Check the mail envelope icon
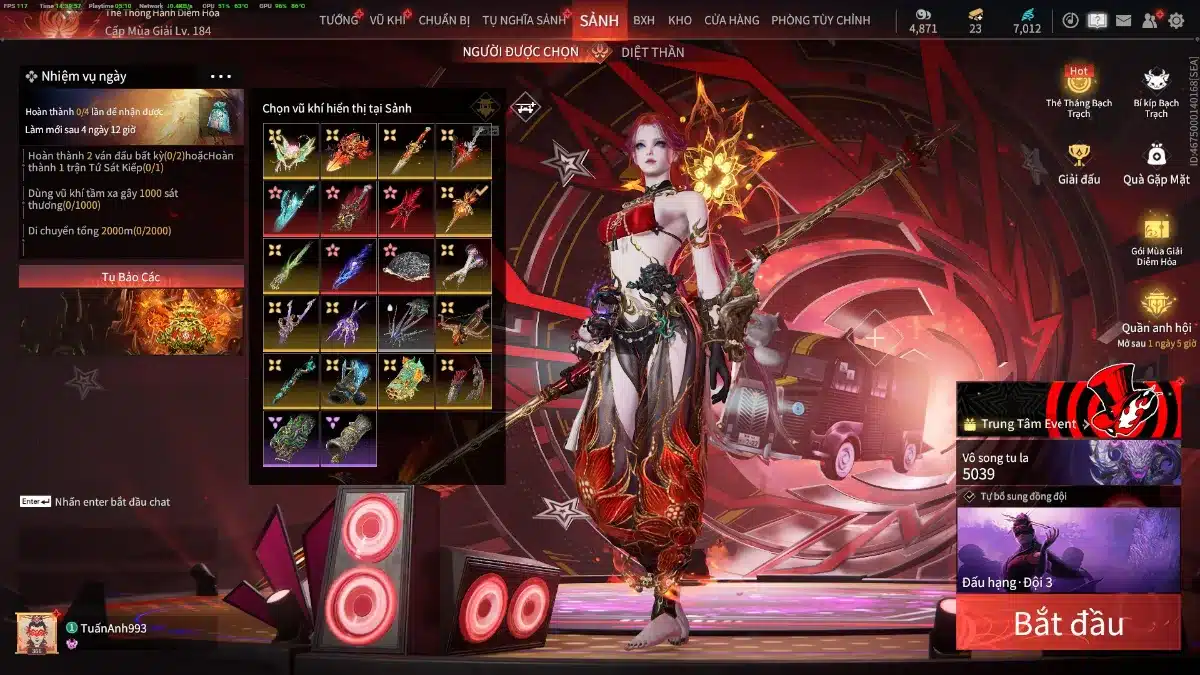The image size is (1200, 675). [1124, 20]
